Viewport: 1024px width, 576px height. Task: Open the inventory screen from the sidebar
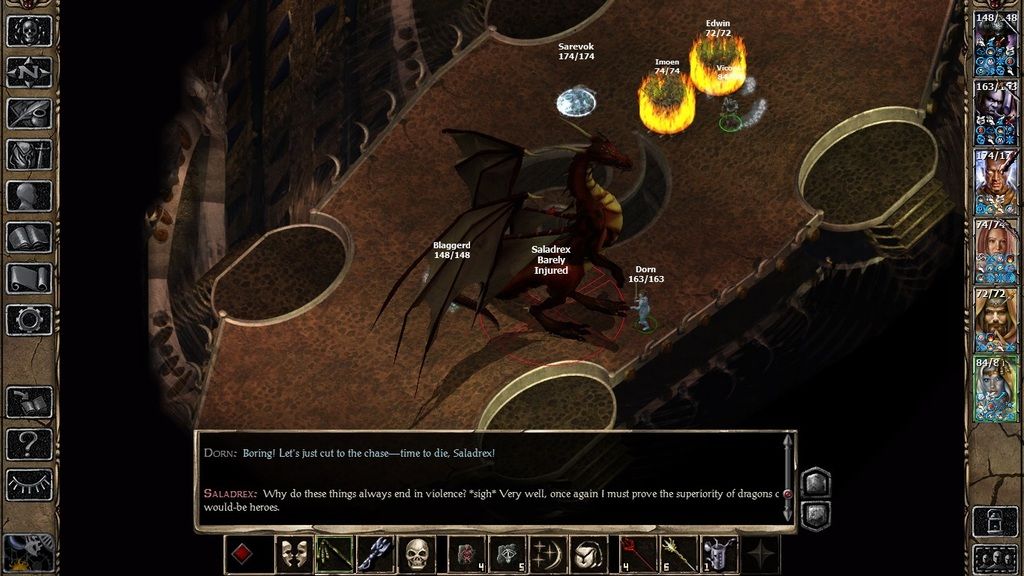[x=29, y=155]
